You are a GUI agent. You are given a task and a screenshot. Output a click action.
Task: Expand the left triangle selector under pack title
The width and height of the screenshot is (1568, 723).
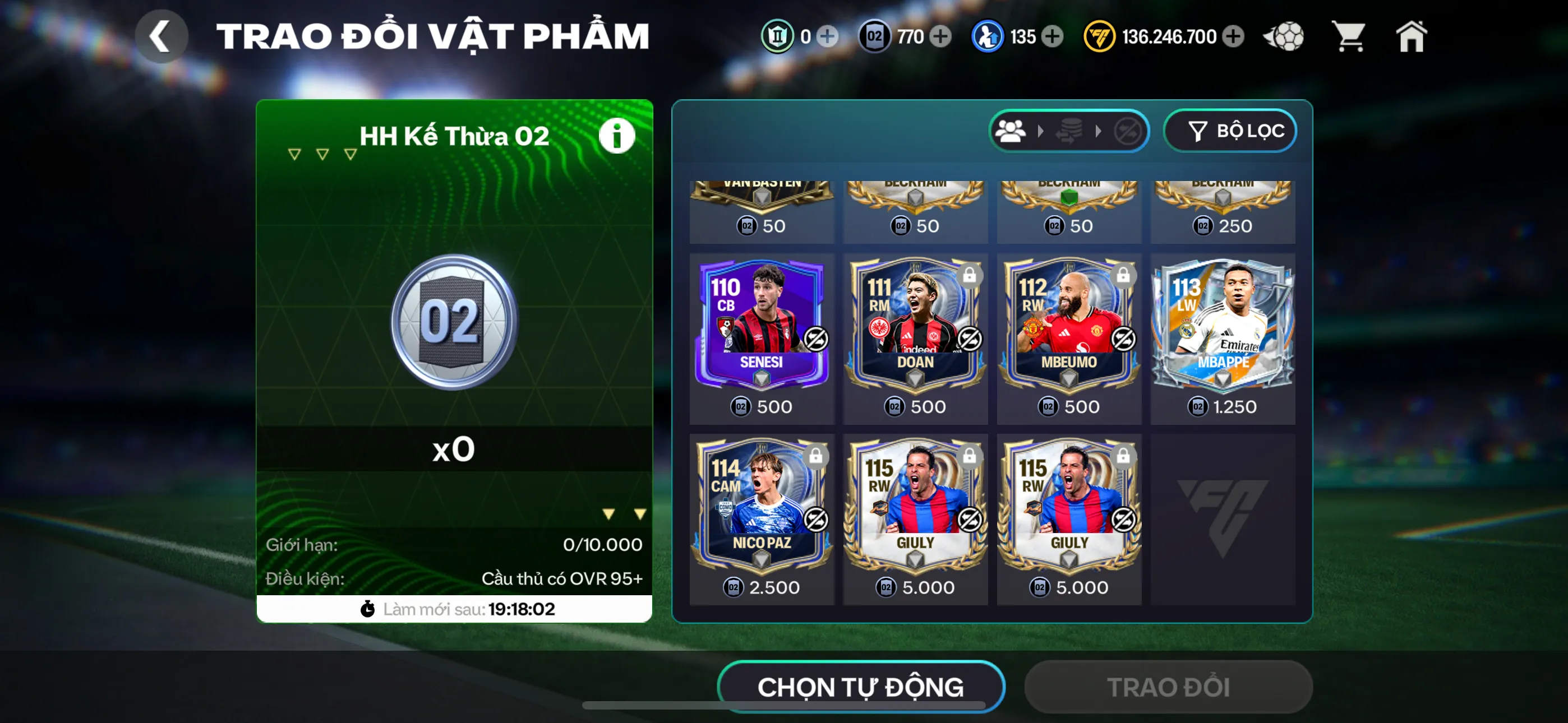point(294,154)
